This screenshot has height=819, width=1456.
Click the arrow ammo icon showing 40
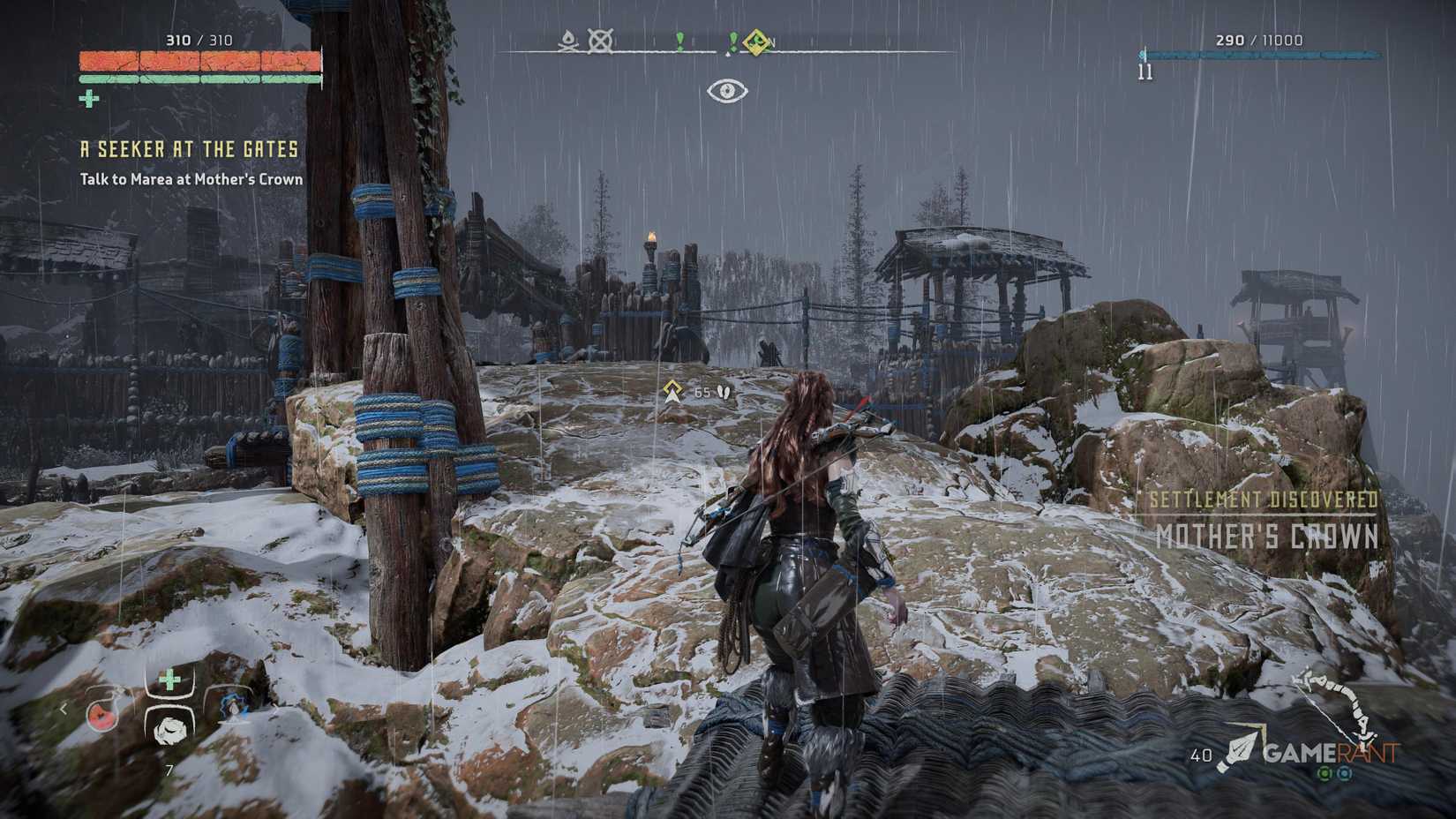1222,755
